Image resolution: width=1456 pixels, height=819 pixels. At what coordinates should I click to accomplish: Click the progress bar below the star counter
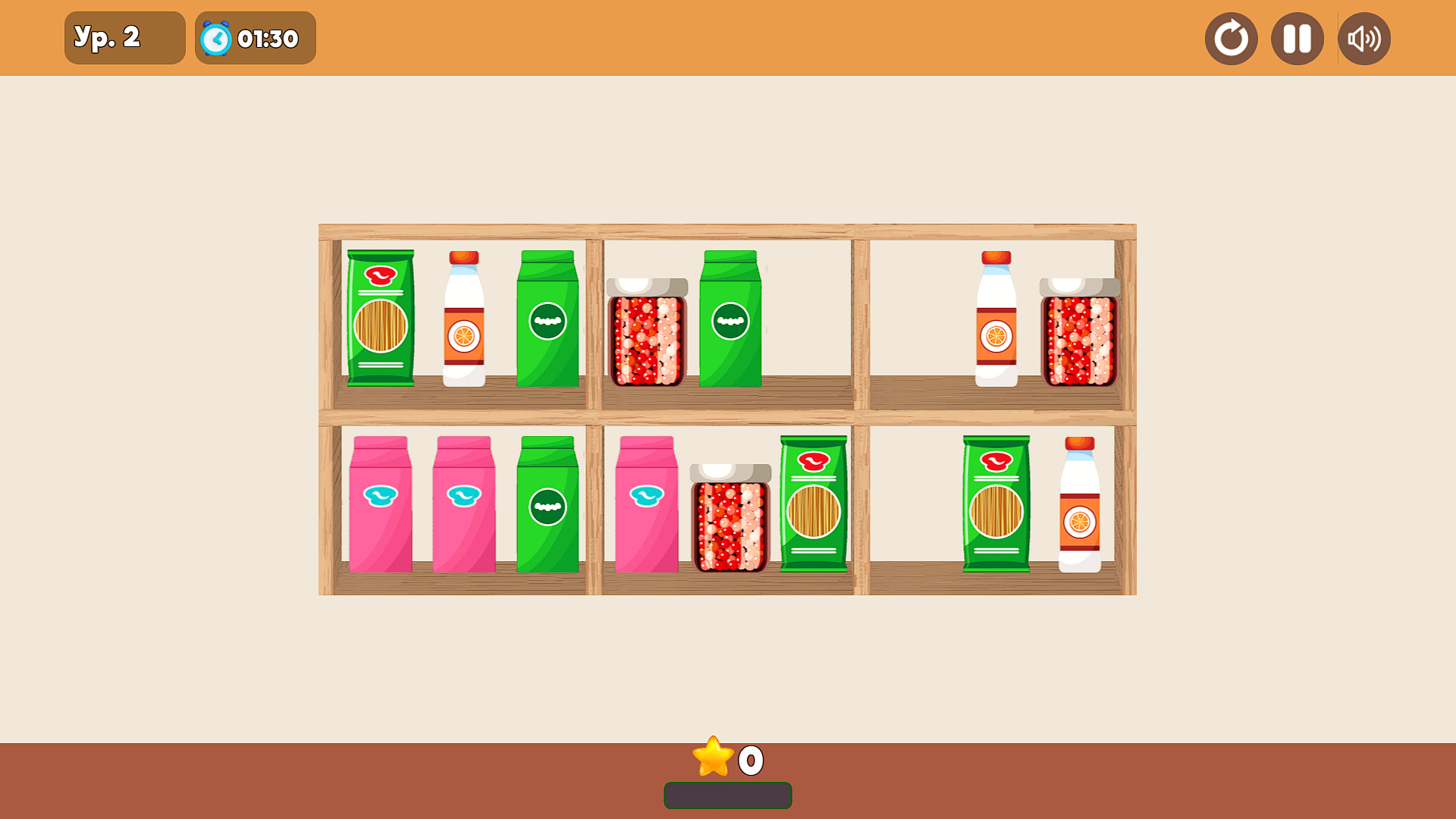click(727, 796)
